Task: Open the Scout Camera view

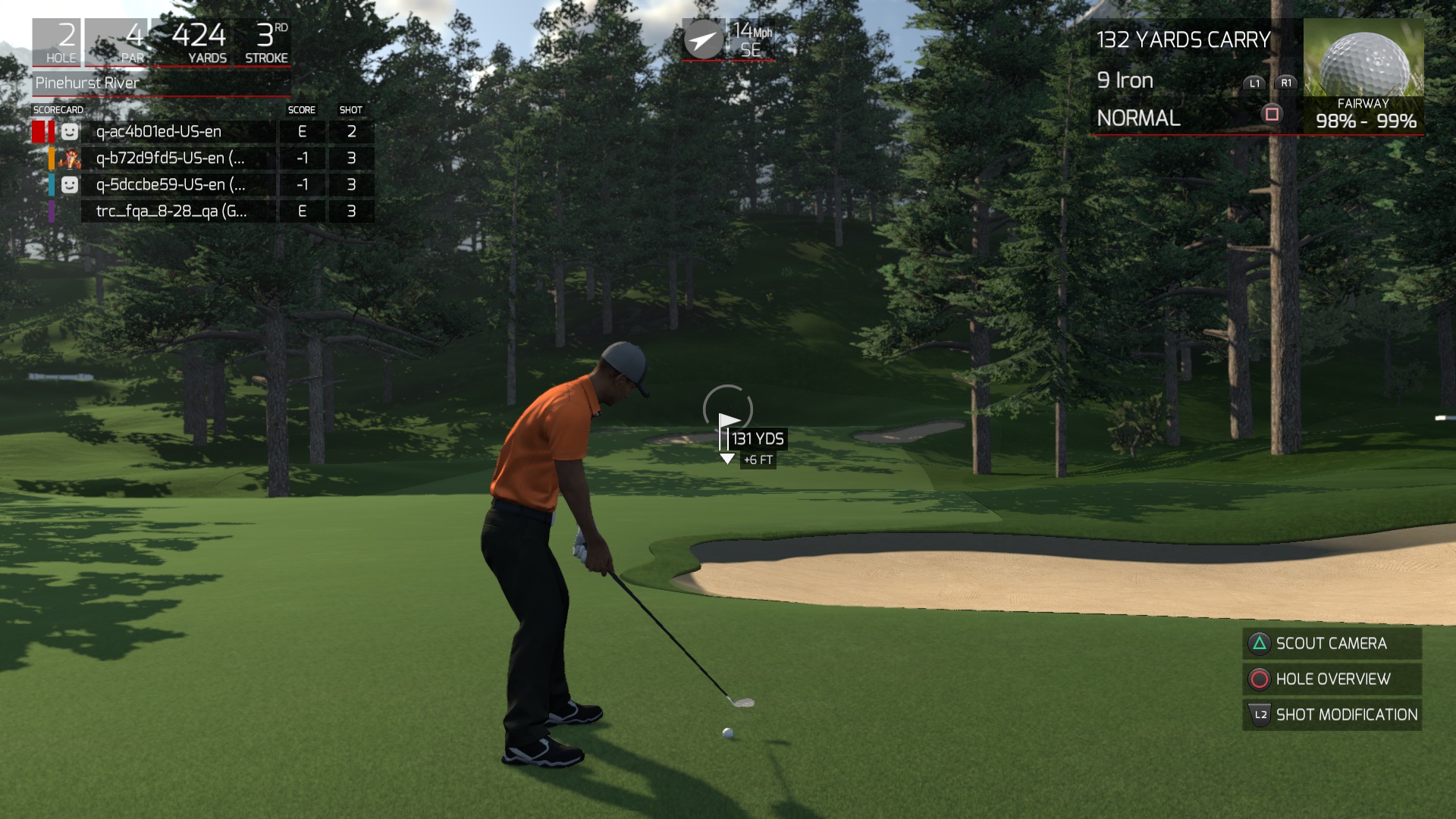Action: point(1331,644)
